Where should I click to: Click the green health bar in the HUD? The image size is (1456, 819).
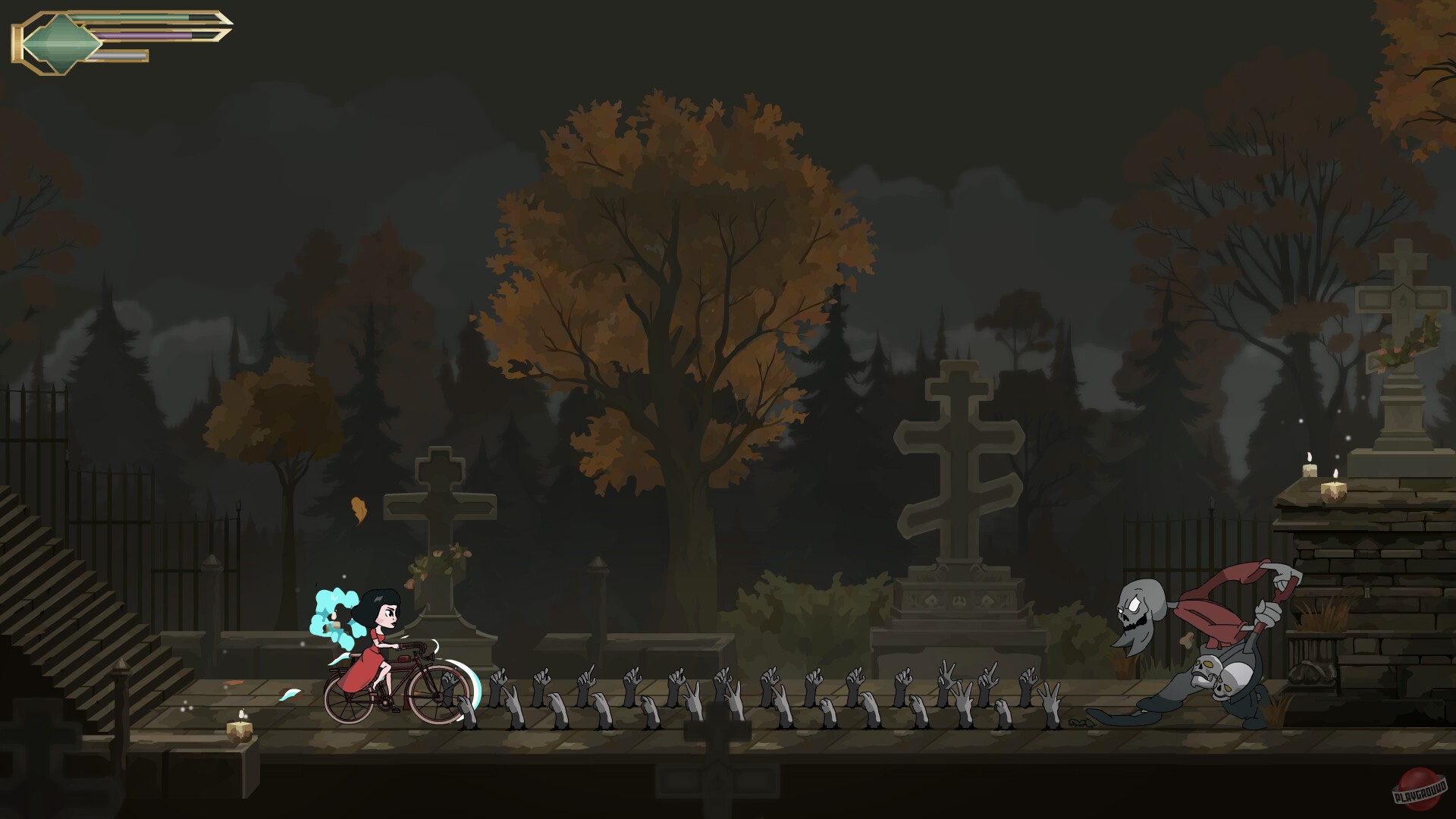click(136, 17)
